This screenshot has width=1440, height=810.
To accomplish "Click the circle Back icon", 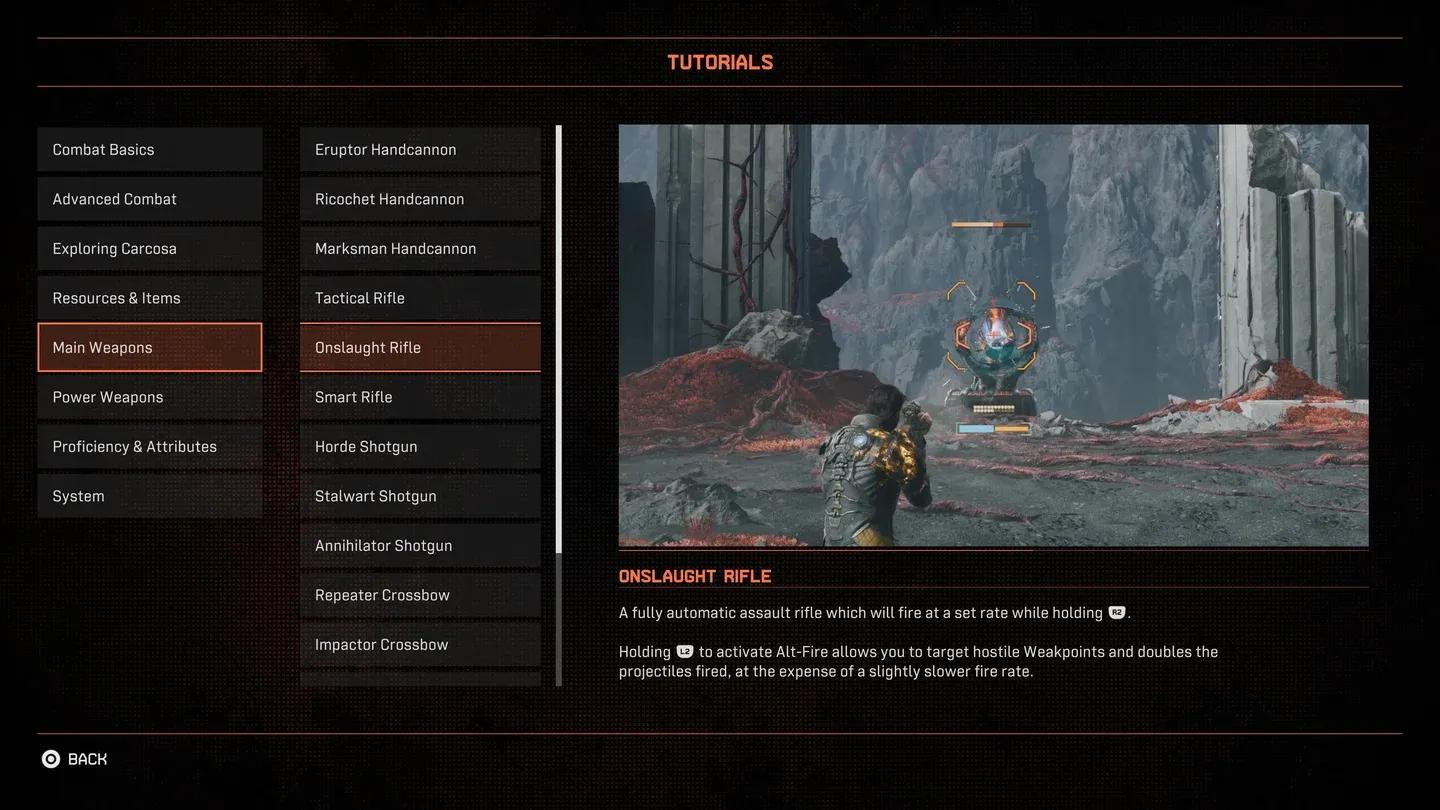I will [50, 758].
